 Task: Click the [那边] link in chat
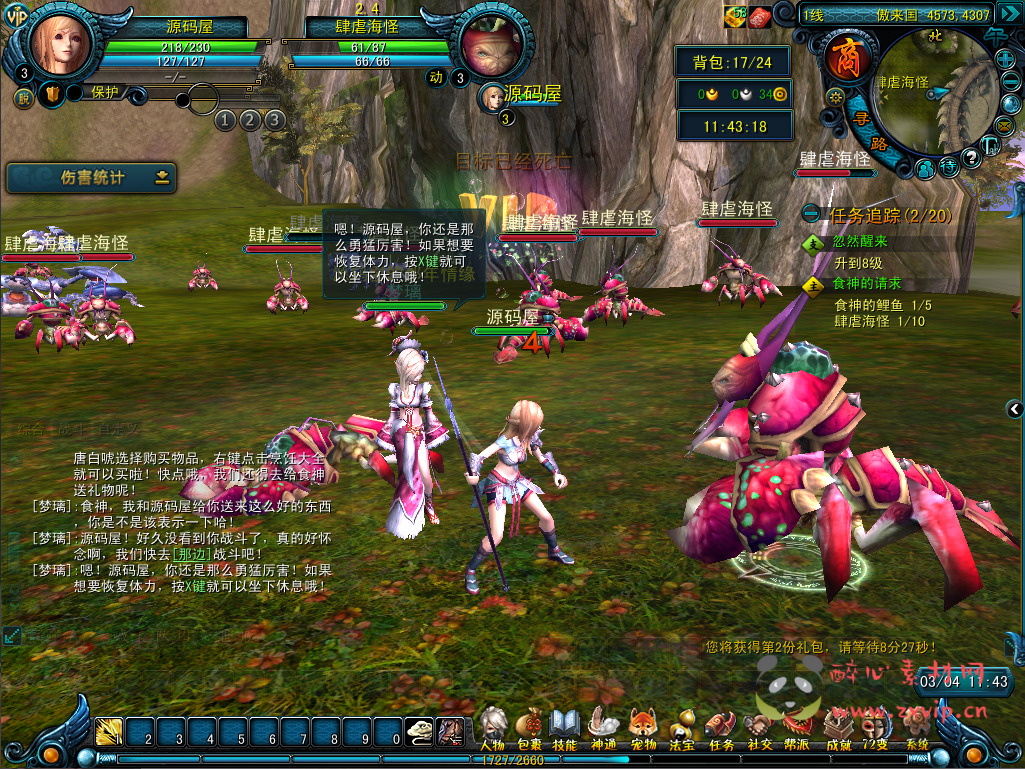click(x=191, y=553)
